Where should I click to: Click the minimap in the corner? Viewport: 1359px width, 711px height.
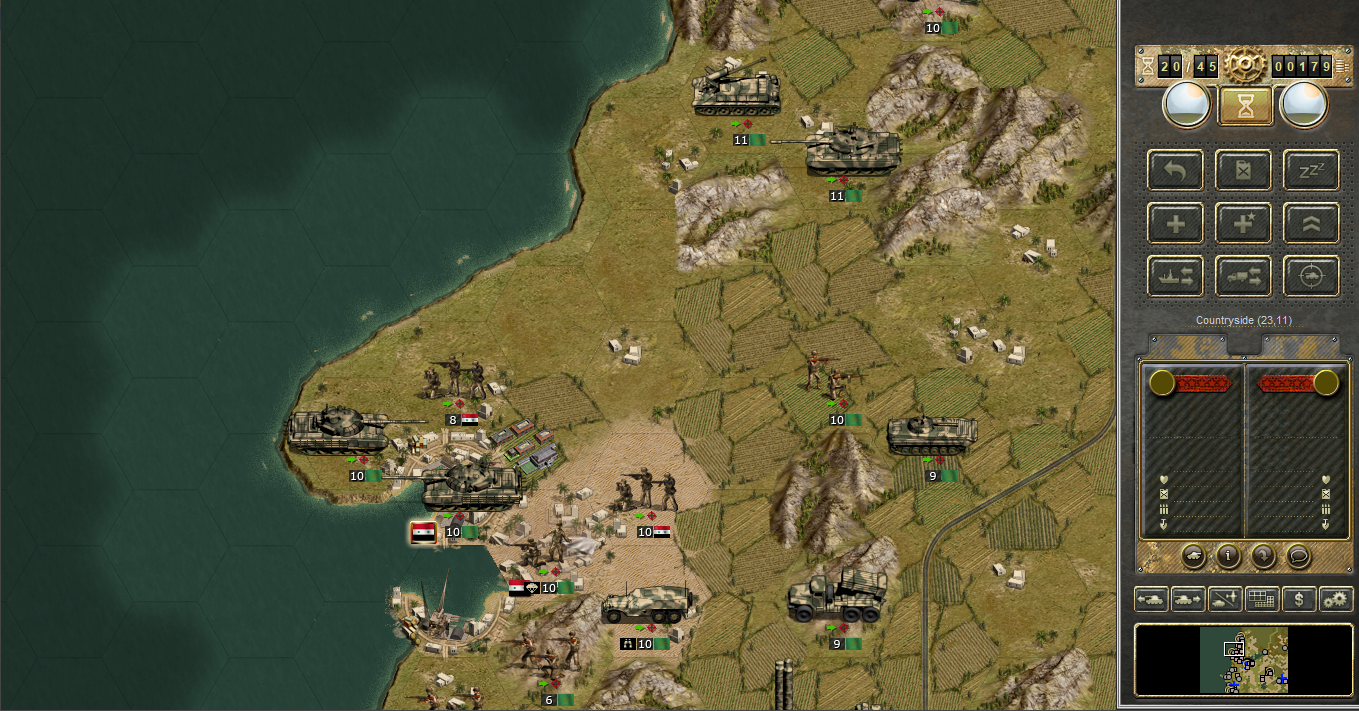point(1243,660)
